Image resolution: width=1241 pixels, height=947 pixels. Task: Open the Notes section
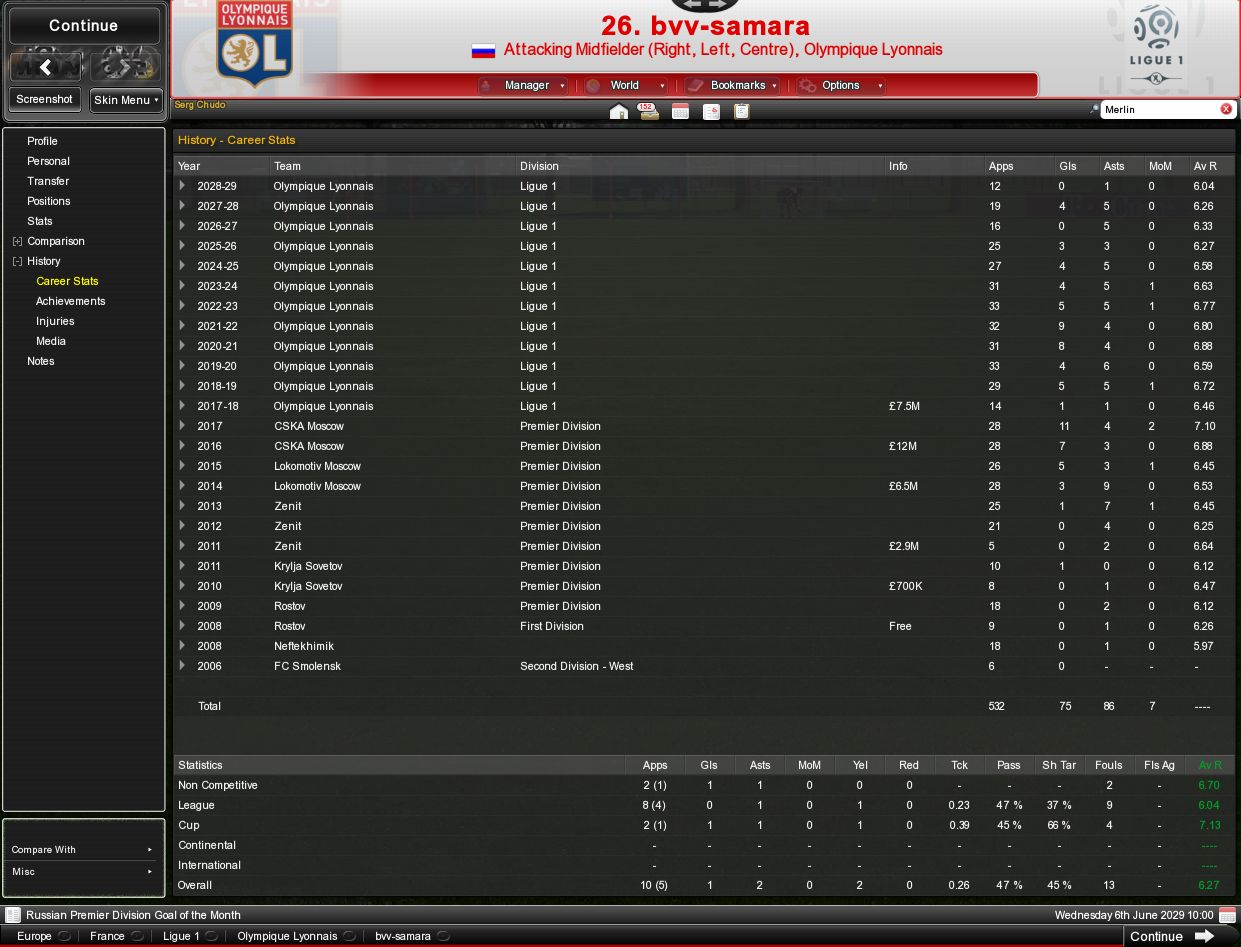41,361
